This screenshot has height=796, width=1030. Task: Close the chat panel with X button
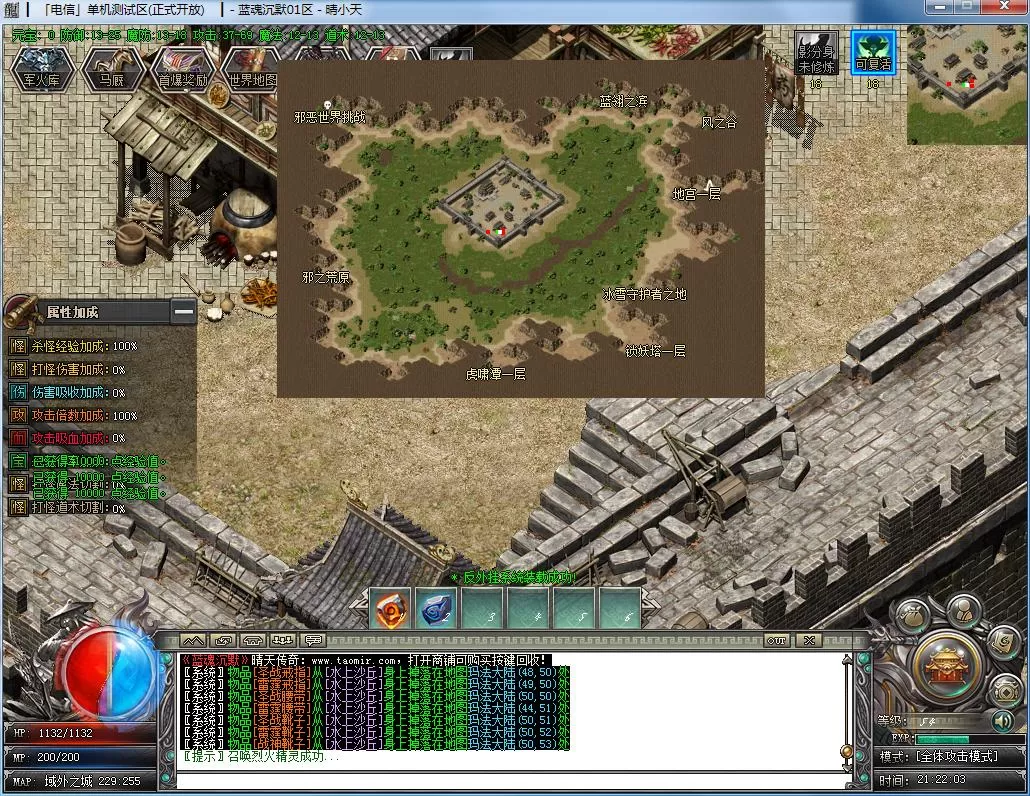pyautogui.click(x=808, y=640)
